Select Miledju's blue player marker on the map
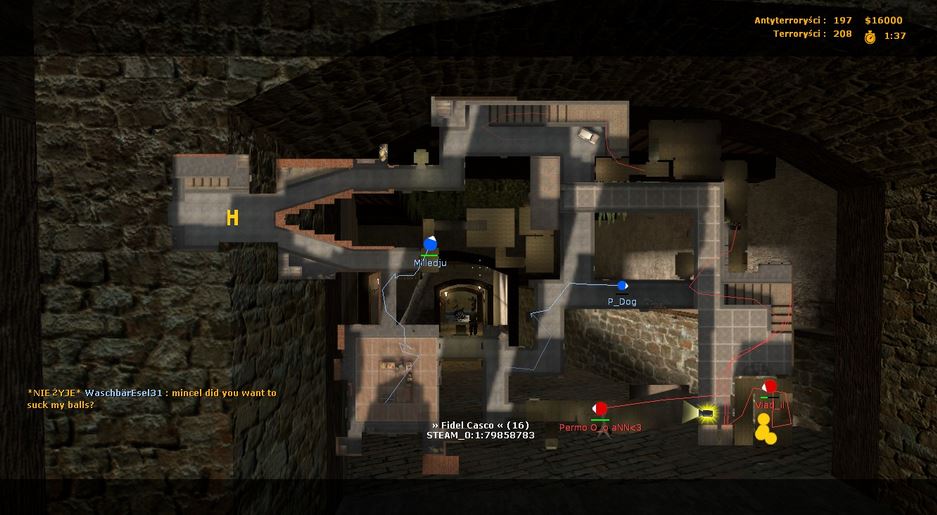Viewport: 937px width, 515px height. (430, 244)
